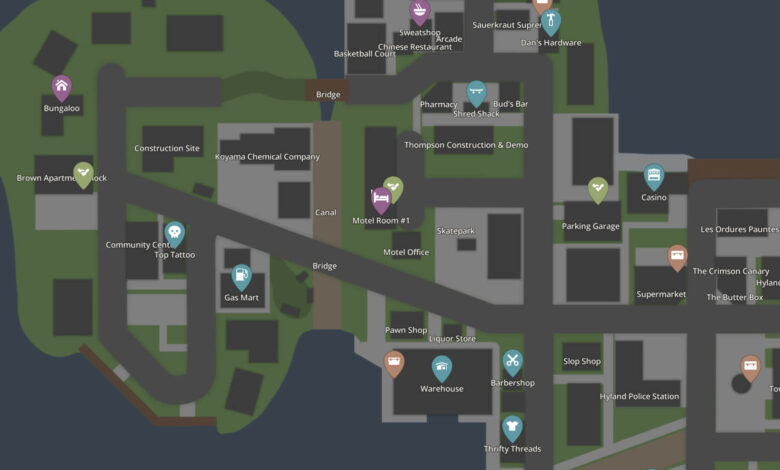
Task: Click the Thrifty Threads t-shirt marker
Action: coord(512,428)
